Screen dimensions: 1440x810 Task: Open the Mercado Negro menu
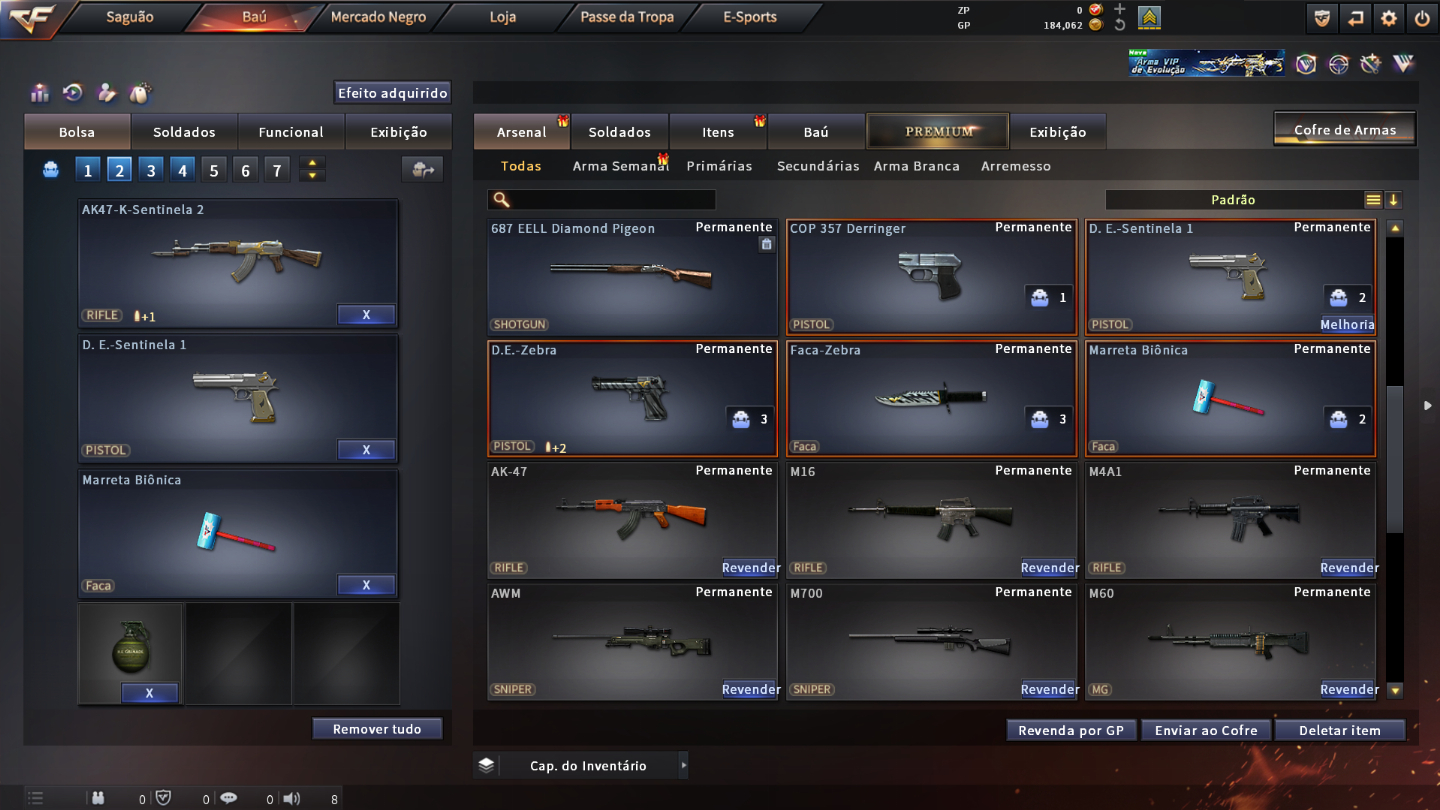[378, 17]
